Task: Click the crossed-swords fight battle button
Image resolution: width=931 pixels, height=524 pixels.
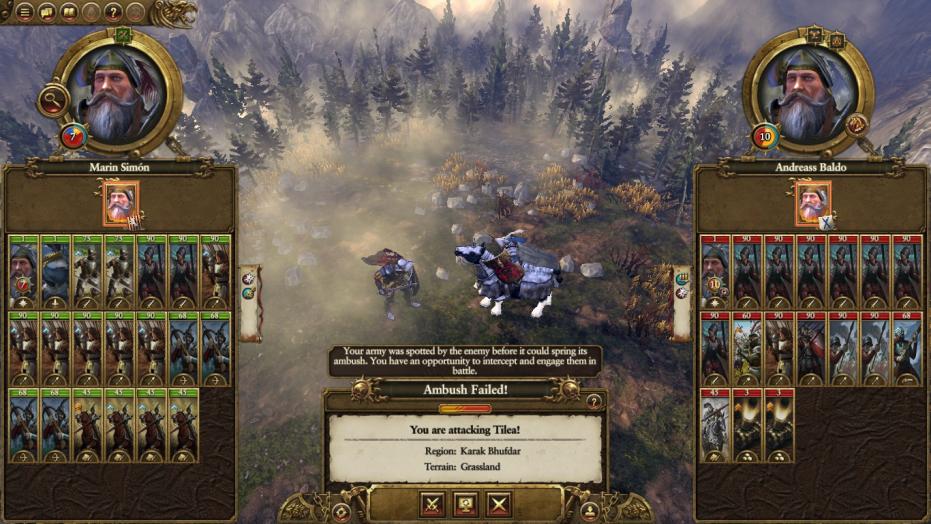Action: pyautogui.click(x=433, y=504)
